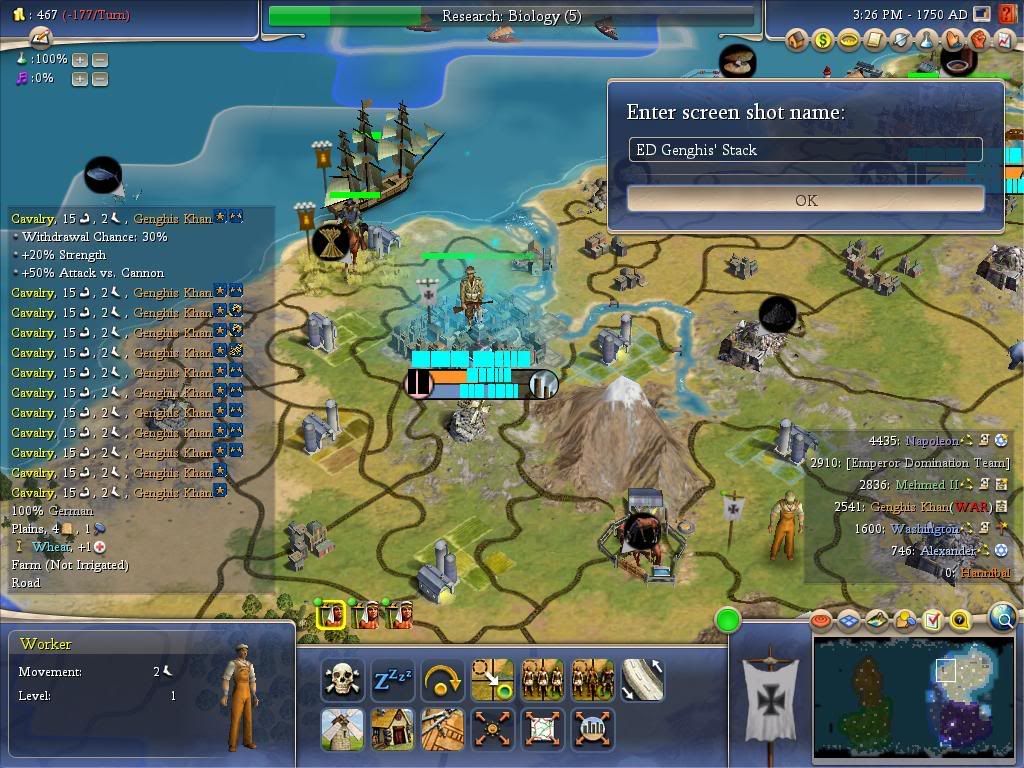Image resolution: width=1024 pixels, height=768 pixels.
Task: Open the military advisor red fist icon
Action: 979,41
